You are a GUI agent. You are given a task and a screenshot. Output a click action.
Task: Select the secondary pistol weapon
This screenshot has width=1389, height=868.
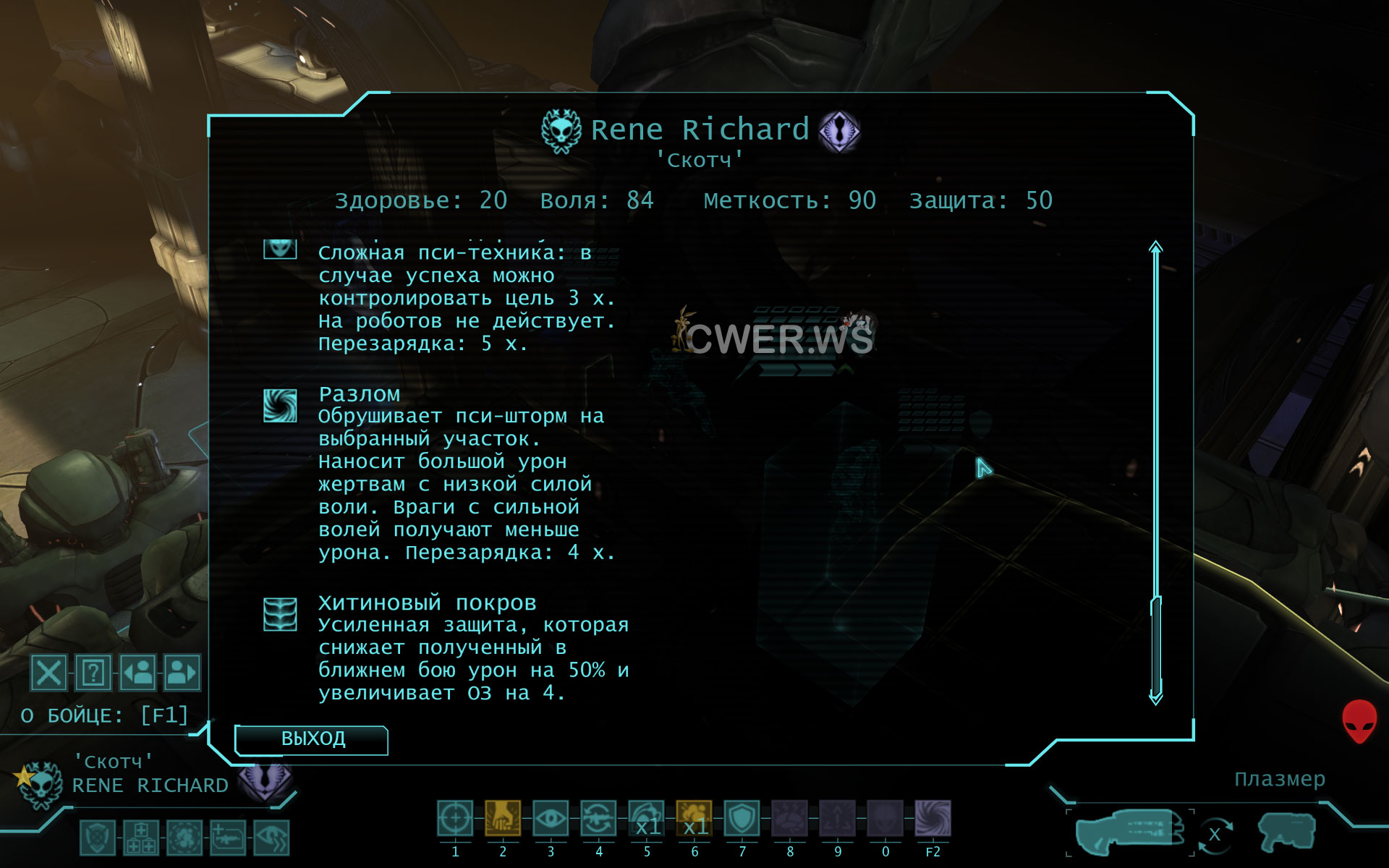[x=1286, y=833]
